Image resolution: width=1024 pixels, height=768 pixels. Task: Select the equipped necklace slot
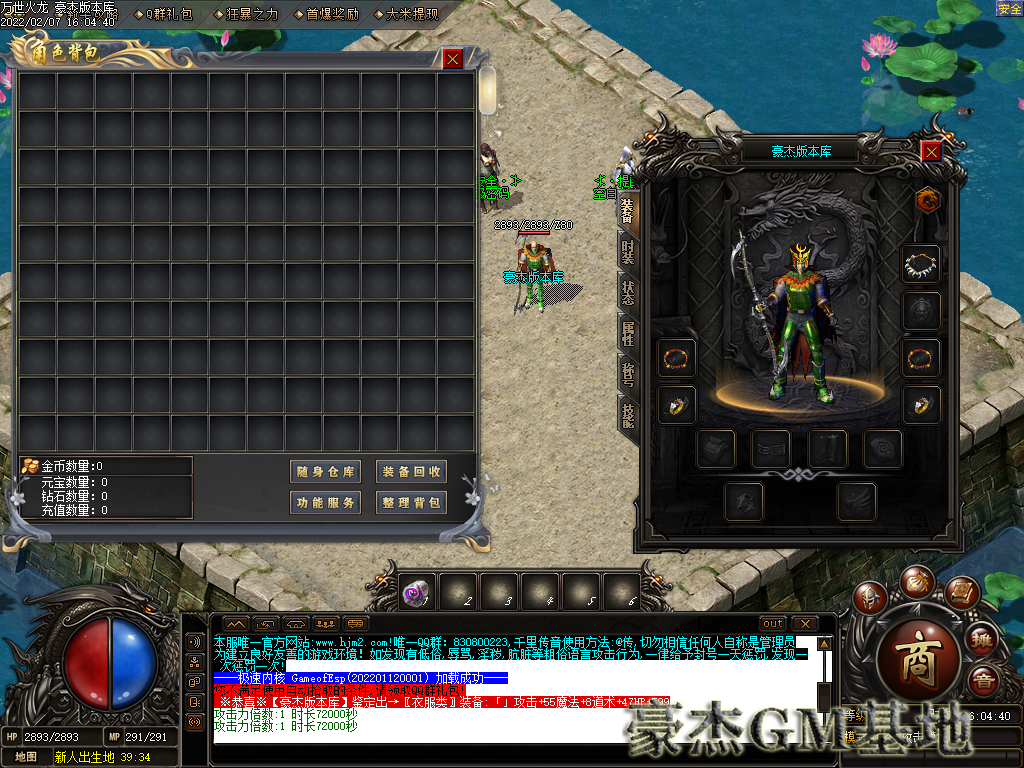tap(921, 264)
